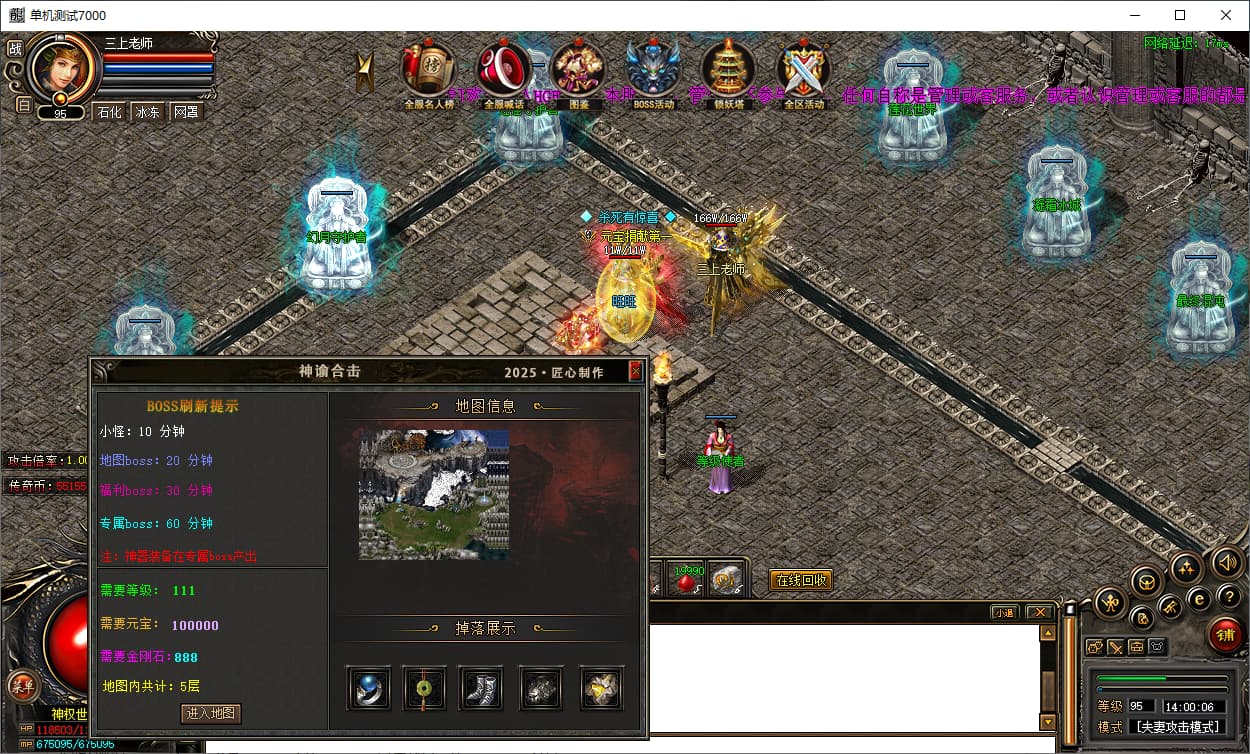The height and width of the screenshot is (754, 1250).
Task: Maximize the game window
Action: [x=1180, y=15]
